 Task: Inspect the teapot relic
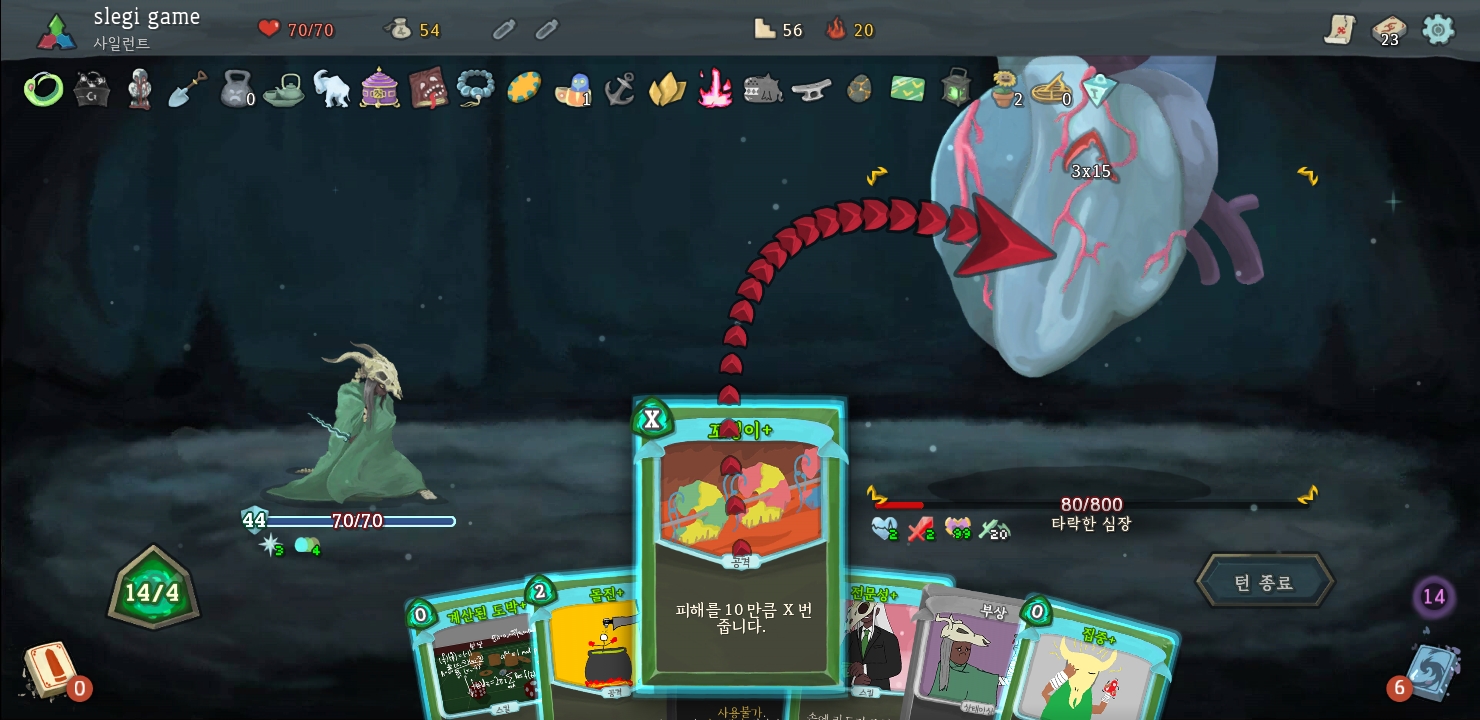[284, 89]
